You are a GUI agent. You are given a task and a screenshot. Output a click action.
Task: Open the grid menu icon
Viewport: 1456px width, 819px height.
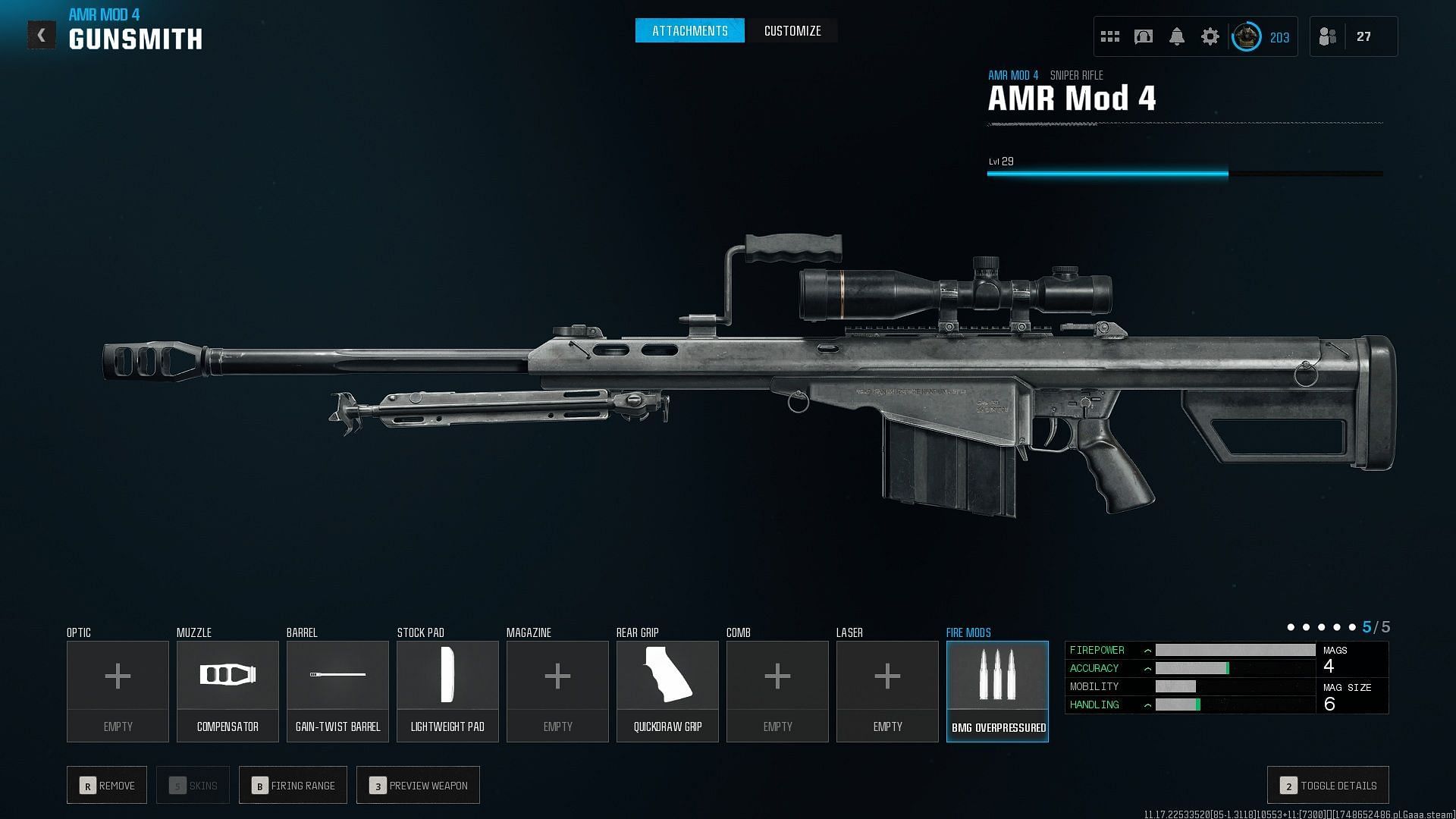(x=1110, y=36)
